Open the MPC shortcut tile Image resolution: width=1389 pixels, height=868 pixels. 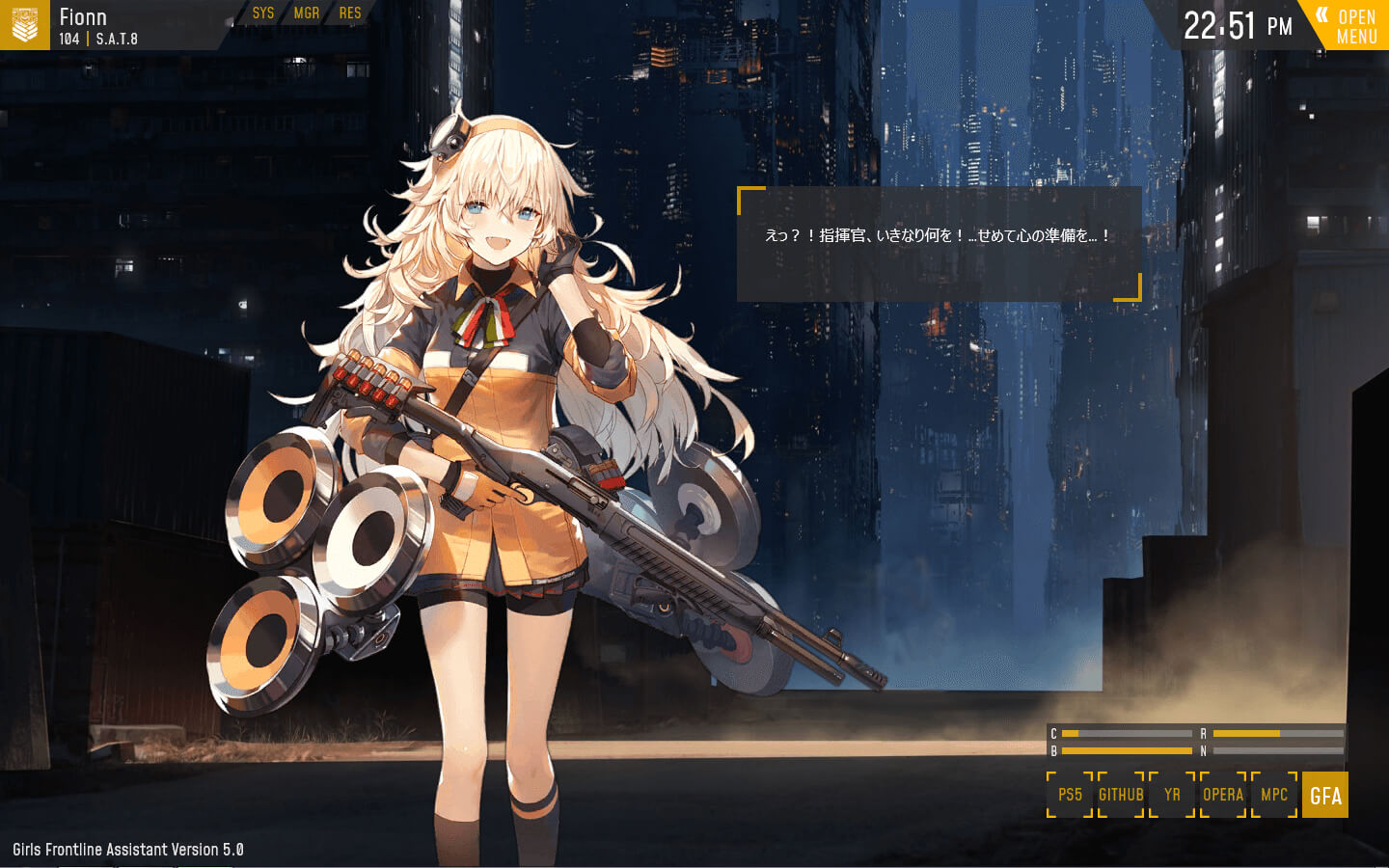click(1273, 795)
